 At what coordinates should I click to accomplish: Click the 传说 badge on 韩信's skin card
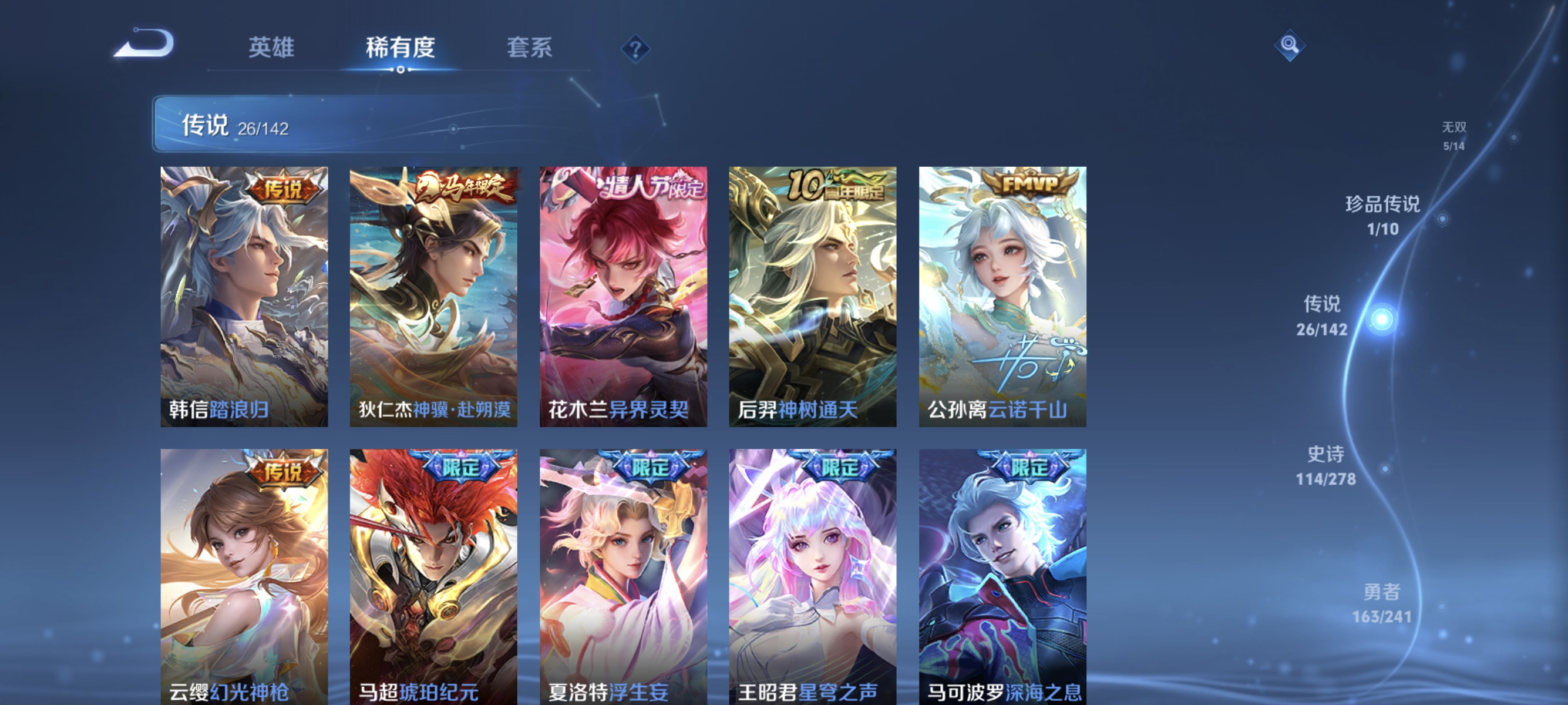pyautogui.click(x=286, y=187)
